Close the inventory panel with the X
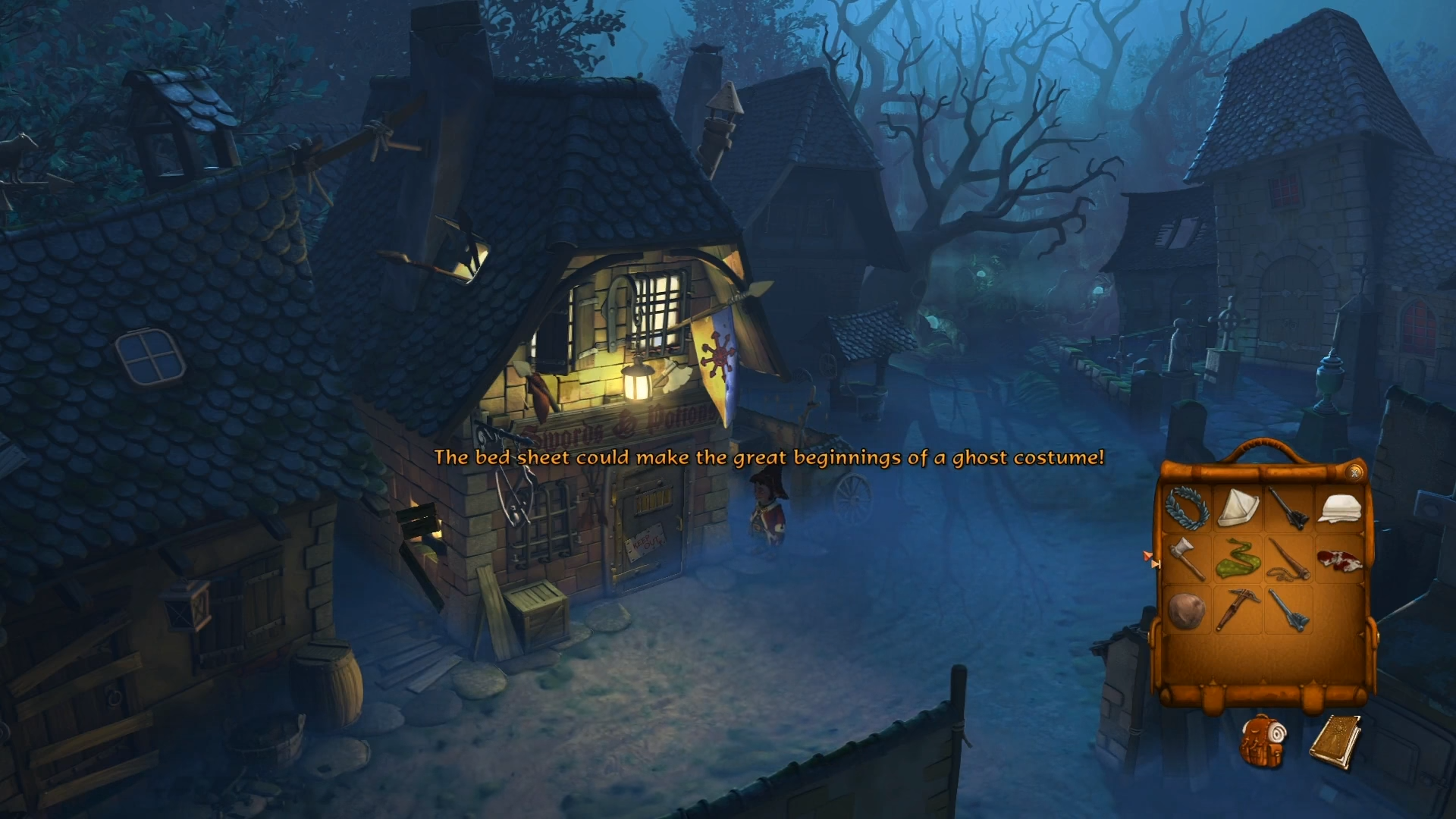 1354,472
